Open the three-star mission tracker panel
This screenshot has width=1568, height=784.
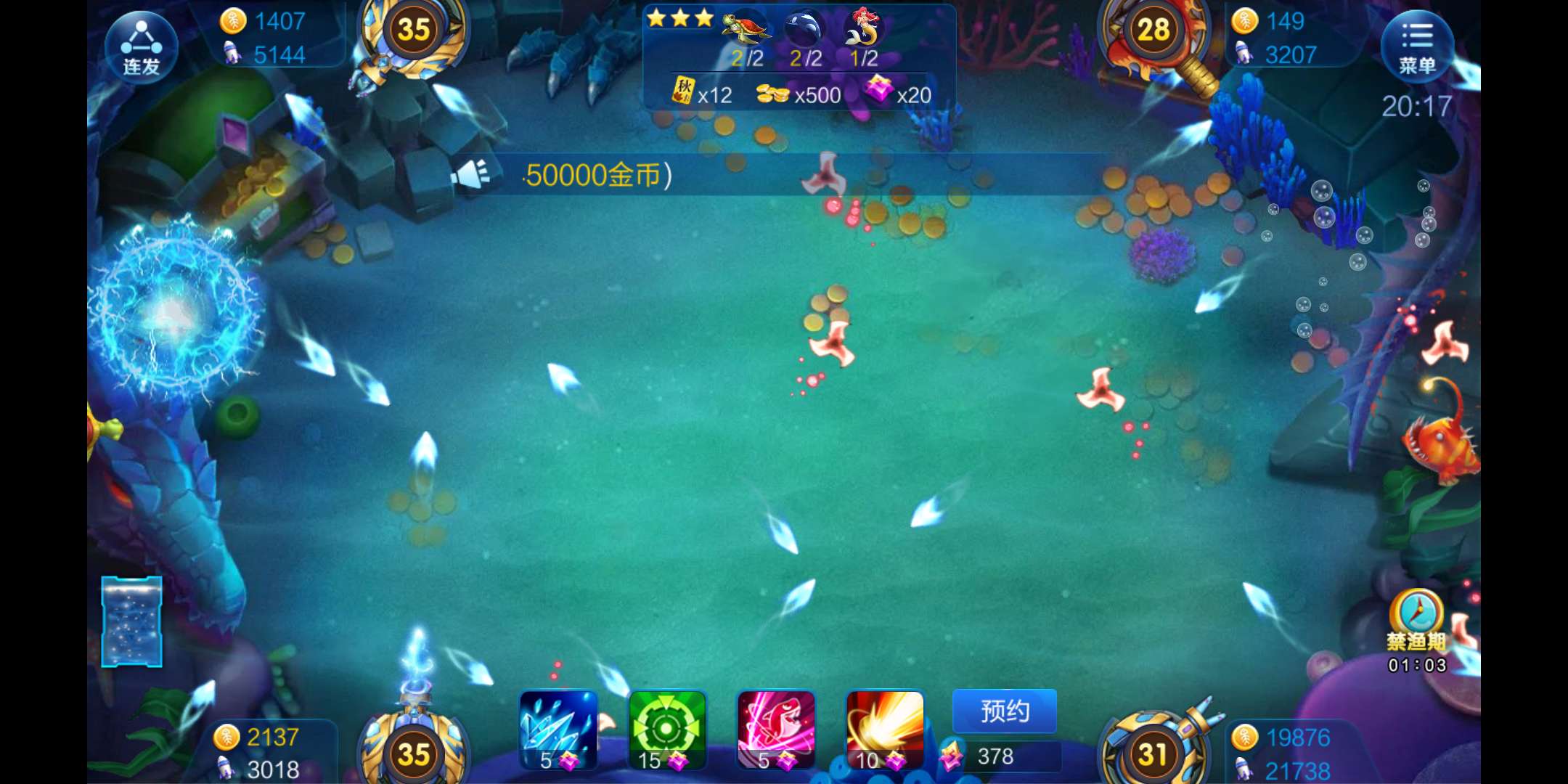pos(799,57)
